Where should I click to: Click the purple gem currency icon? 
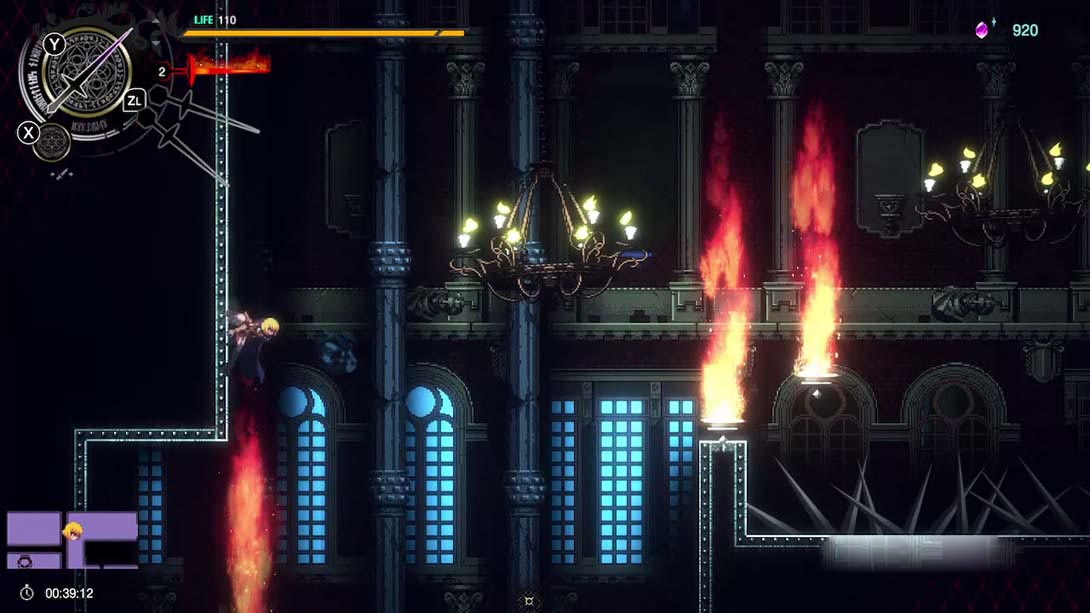[984, 30]
